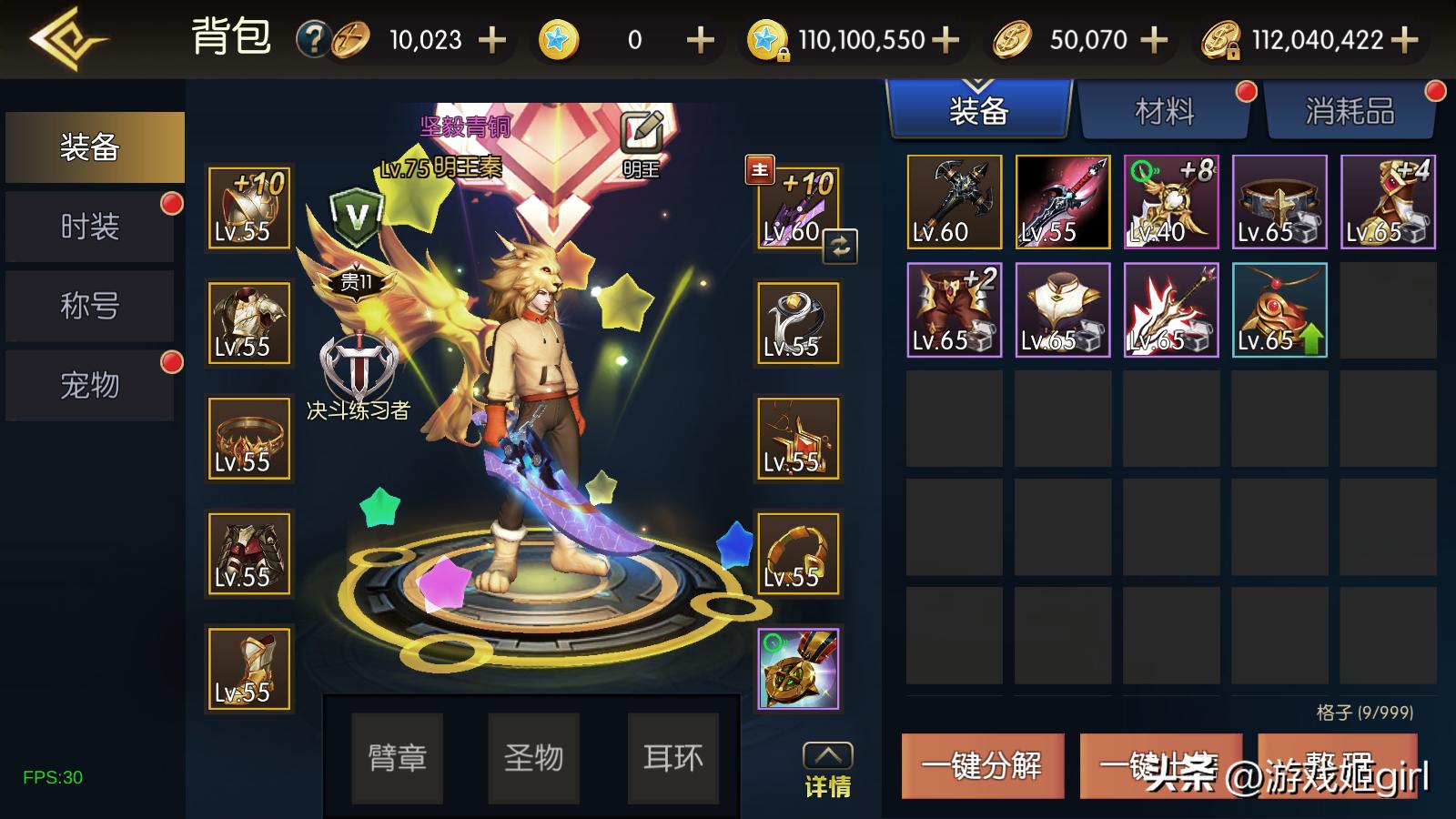Choose the 耳环 earring slot
This screenshot has width=1456, height=819.
[672, 757]
